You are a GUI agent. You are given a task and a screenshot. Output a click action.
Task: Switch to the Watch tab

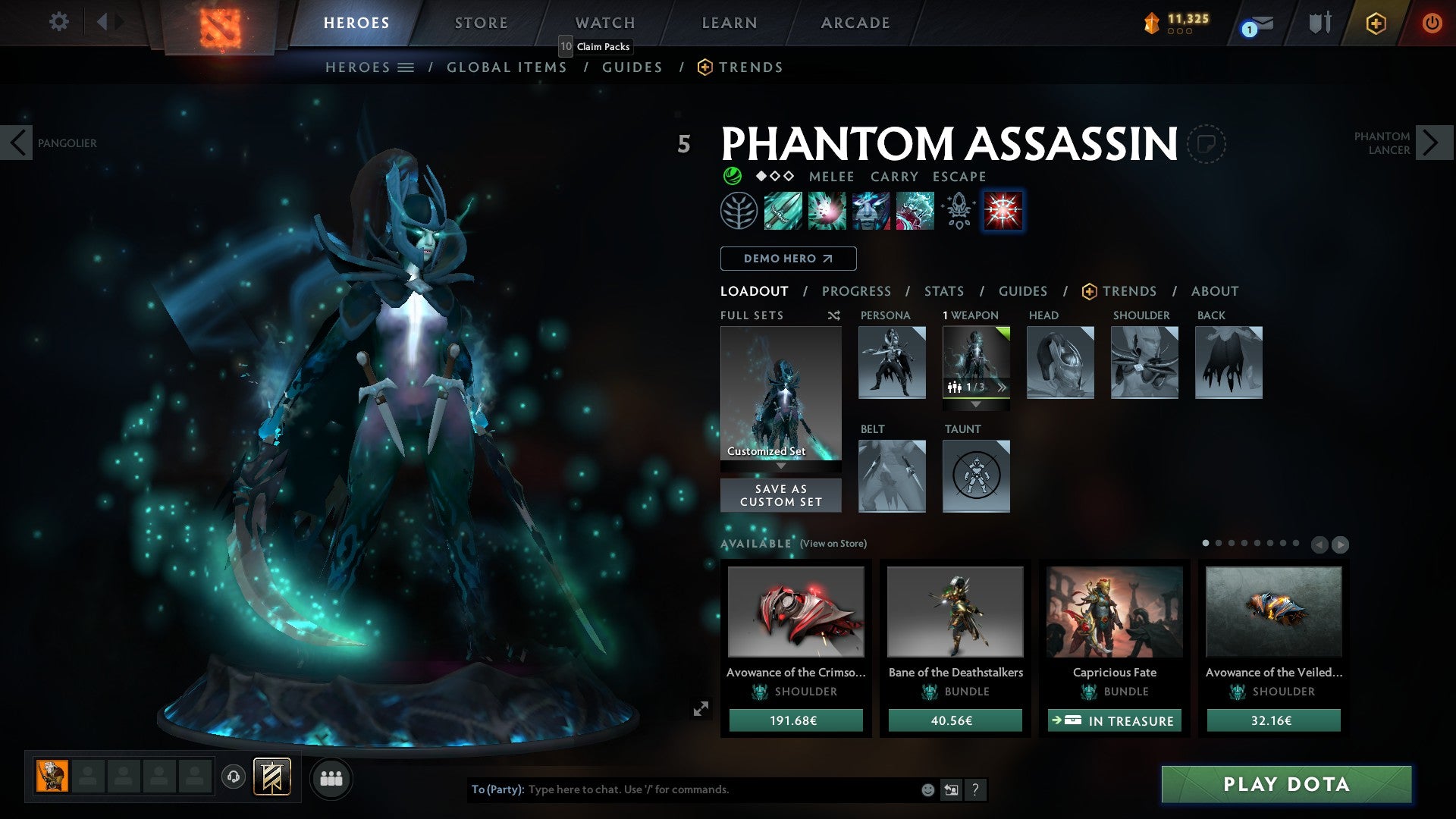pyautogui.click(x=605, y=23)
